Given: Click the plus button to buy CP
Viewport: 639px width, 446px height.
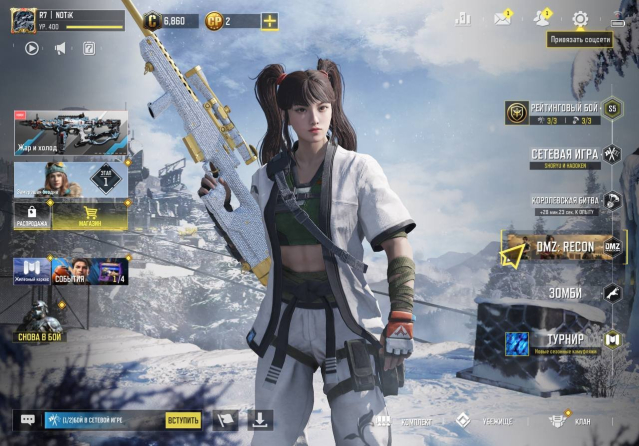Looking at the screenshot, I should tap(269, 21).
